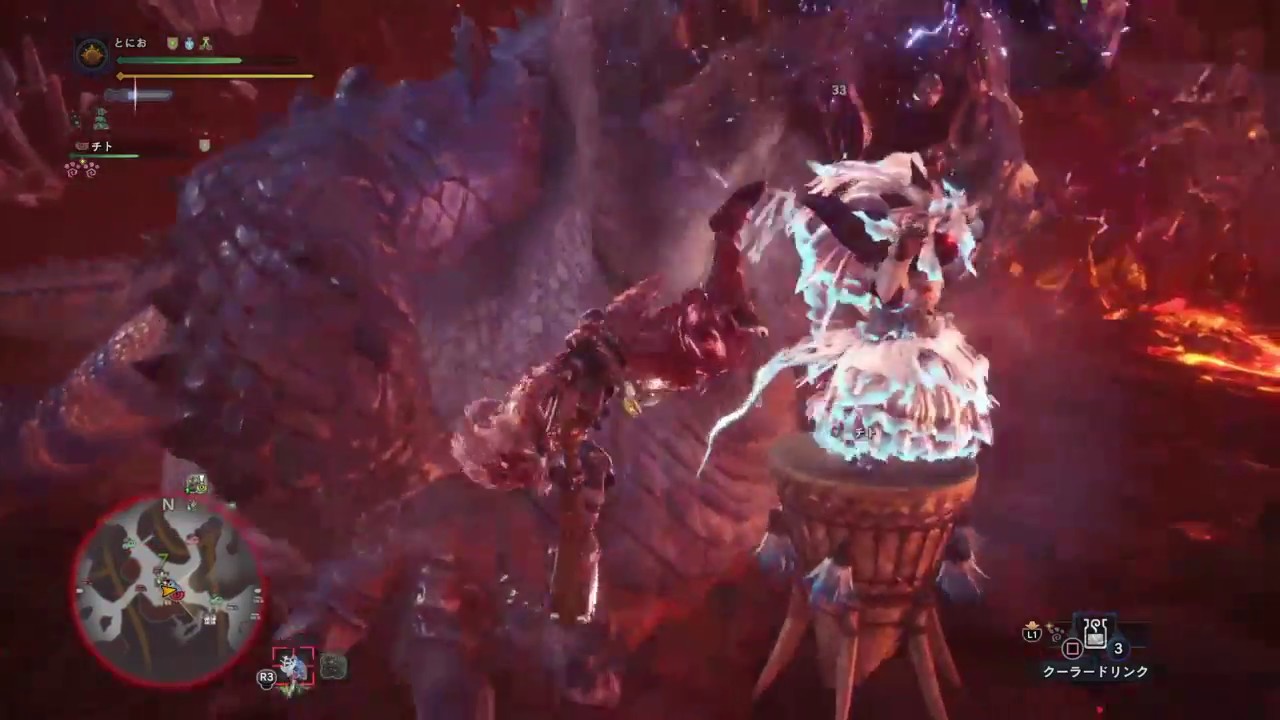Click the N compass marker on the minimap
Screen dimensions: 1280x720
[166, 505]
